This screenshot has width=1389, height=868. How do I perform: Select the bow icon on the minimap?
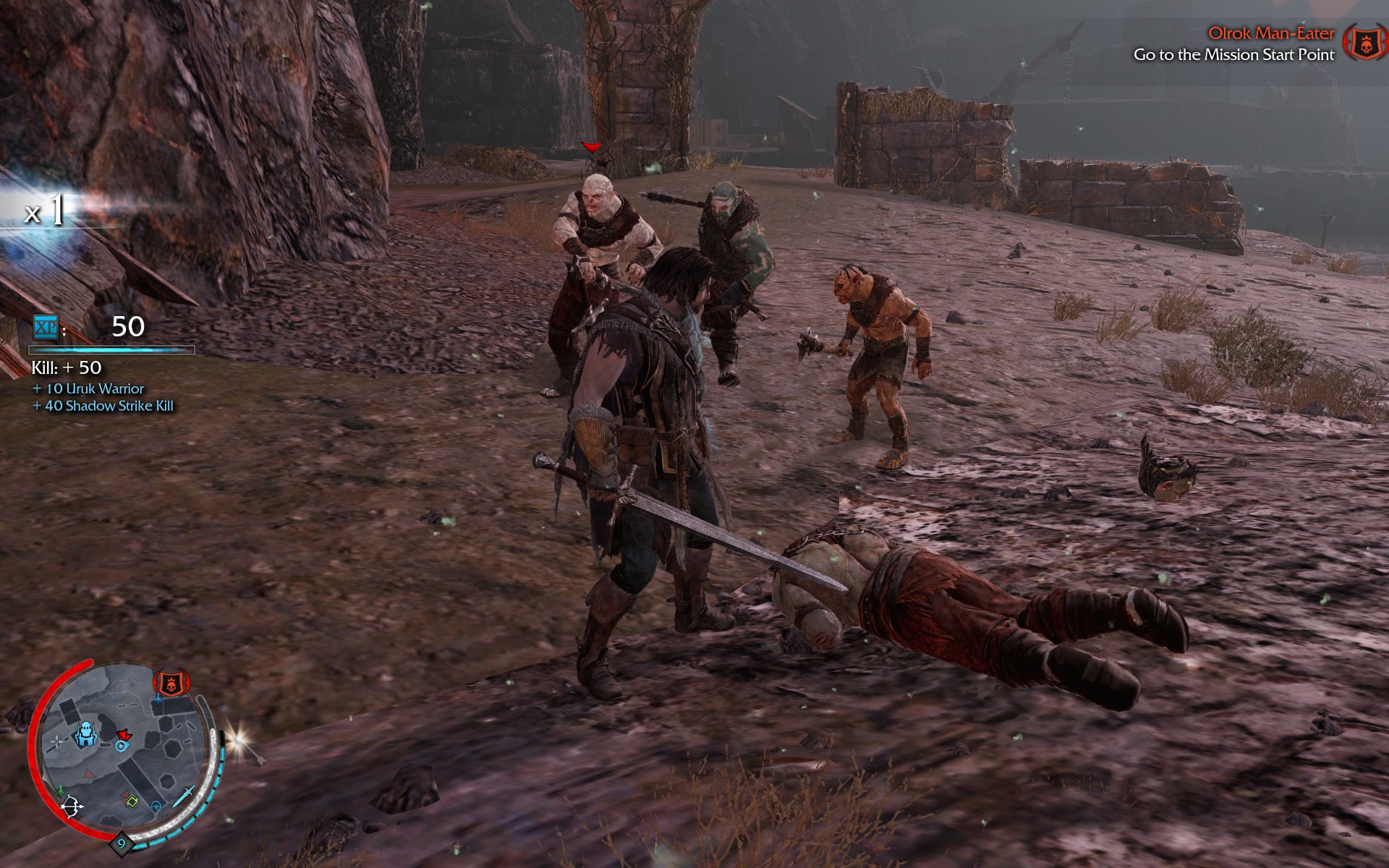[73, 807]
